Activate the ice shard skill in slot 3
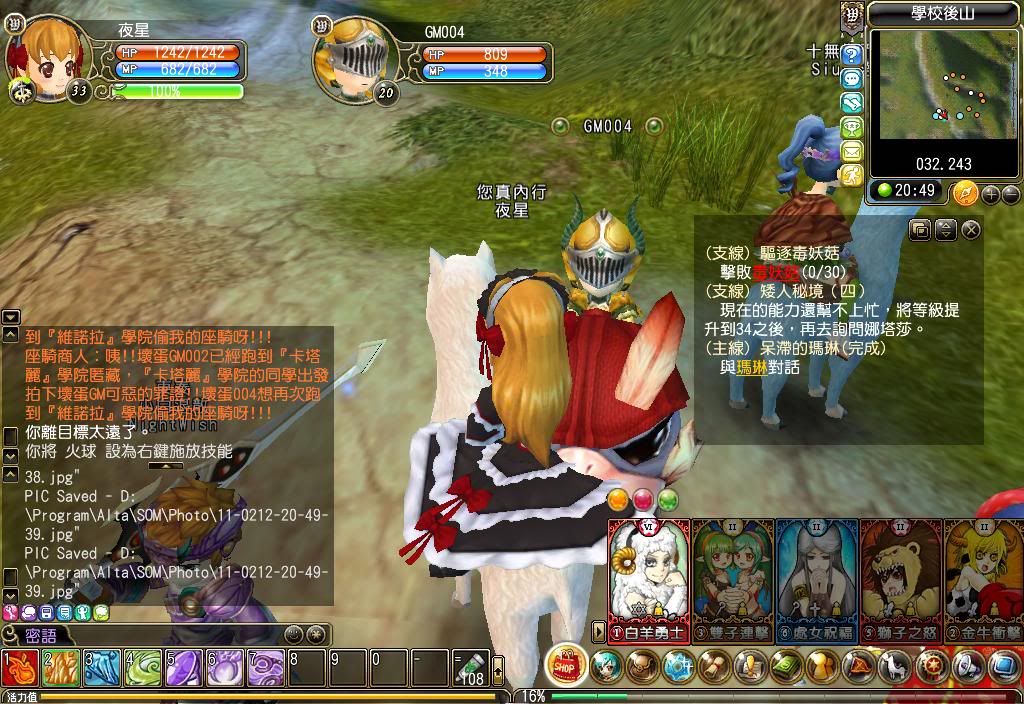The height and width of the screenshot is (704, 1024). pyautogui.click(x=102, y=667)
